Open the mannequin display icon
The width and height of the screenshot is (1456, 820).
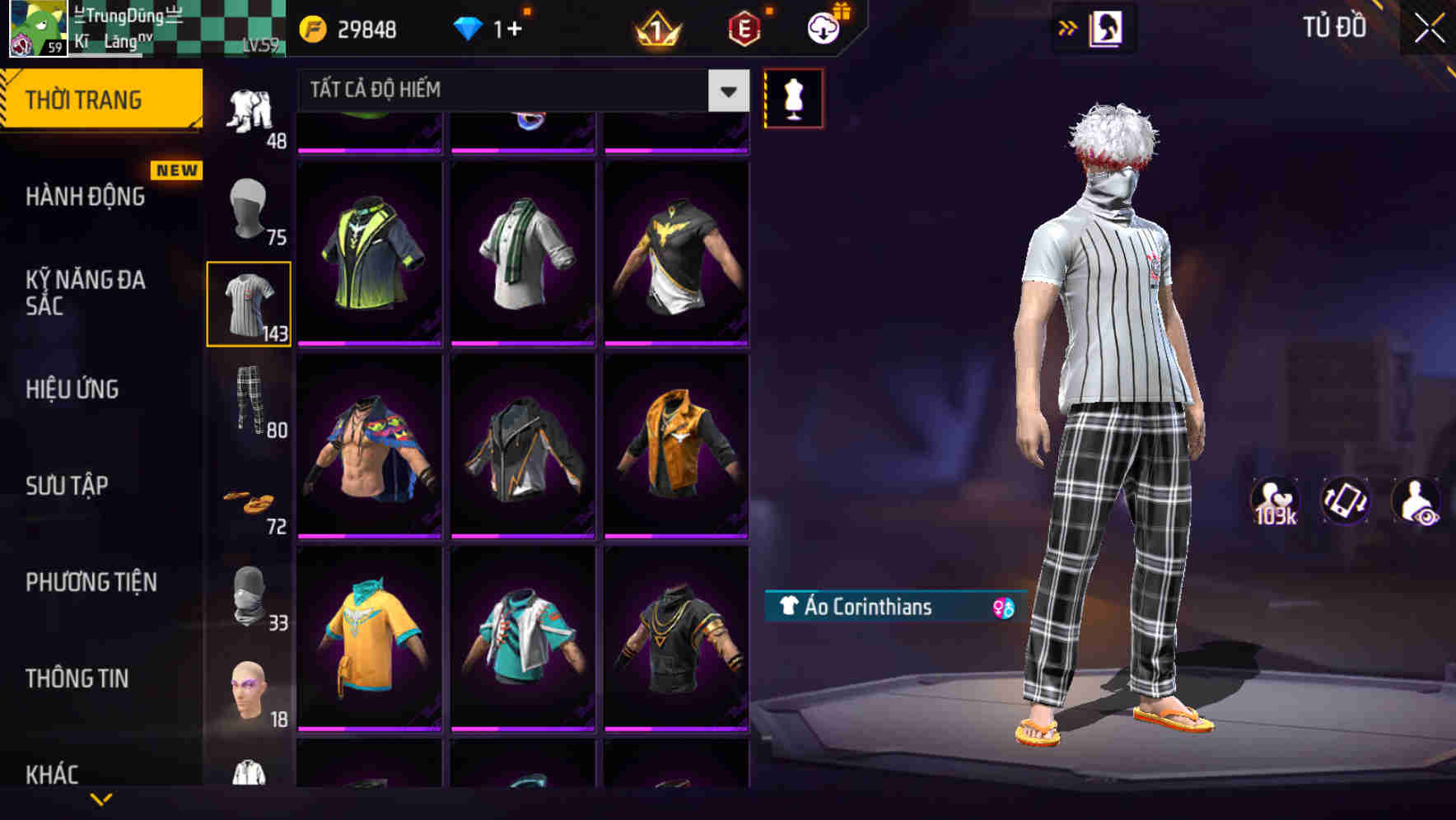tap(793, 97)
